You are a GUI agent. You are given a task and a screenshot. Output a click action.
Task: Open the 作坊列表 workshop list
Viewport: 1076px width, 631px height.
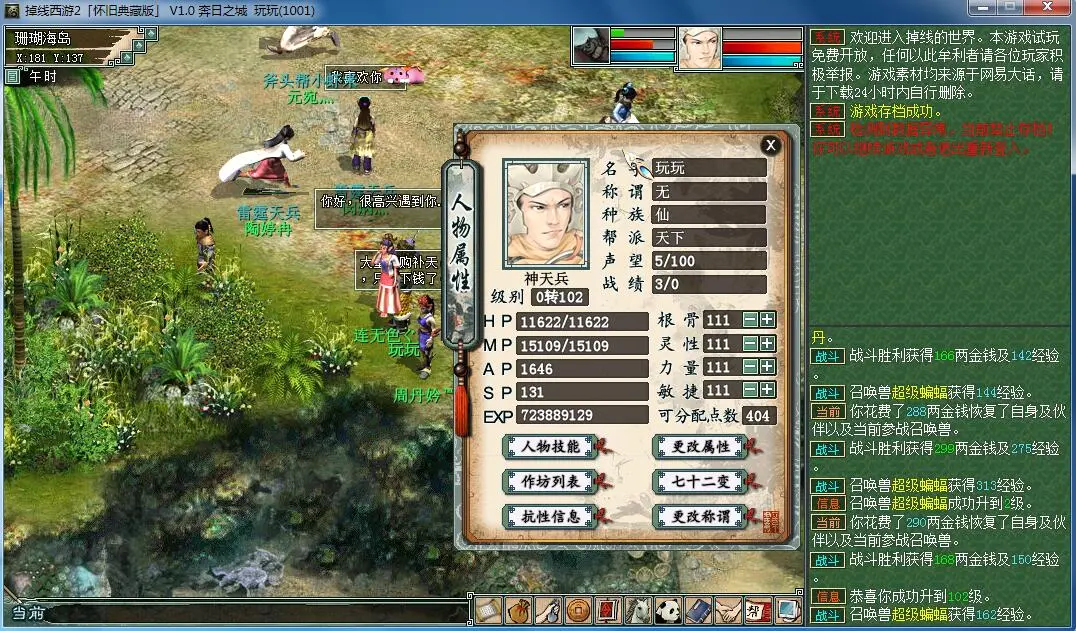pyautogui.click(x=549, y=481)
